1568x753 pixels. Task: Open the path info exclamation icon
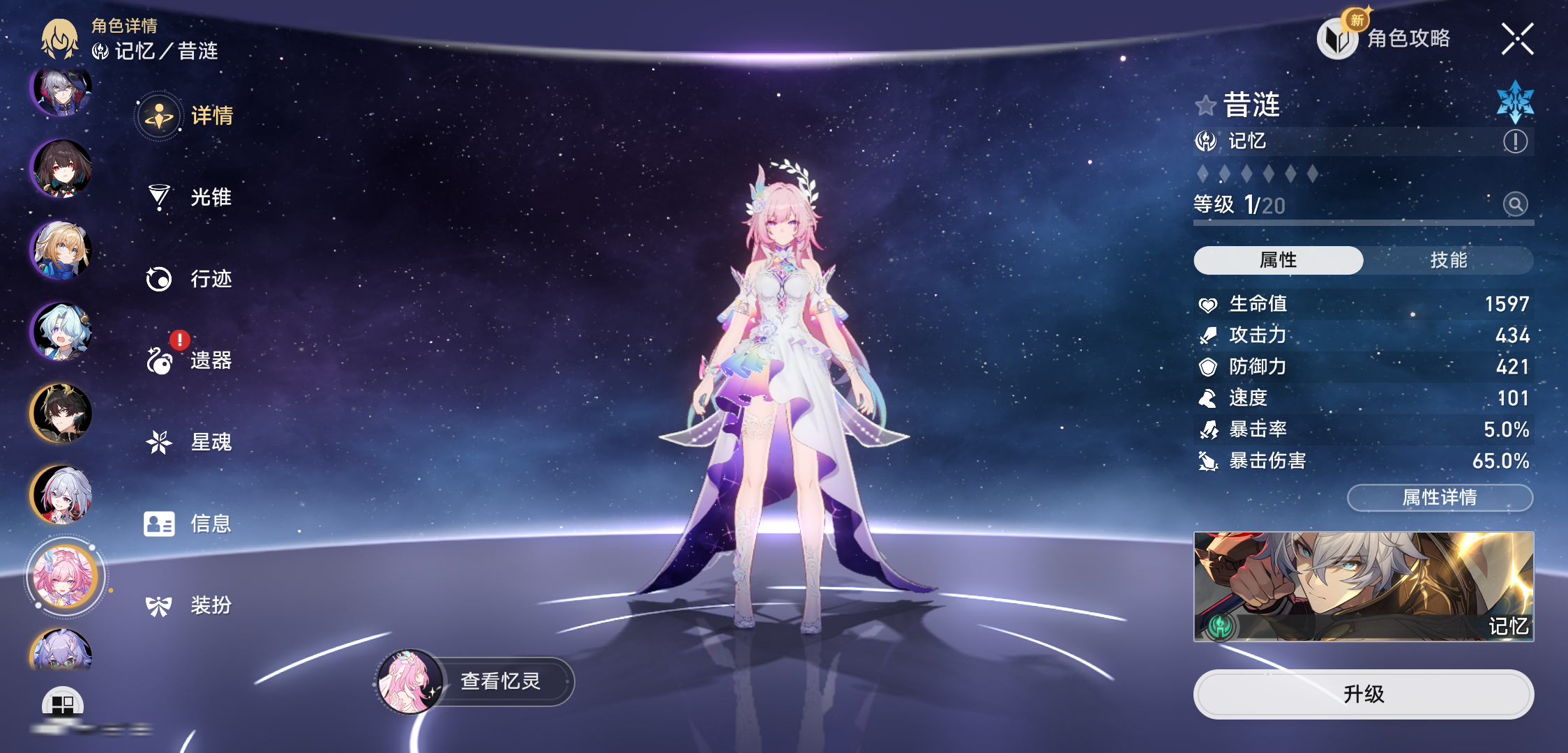[1515, 142]
